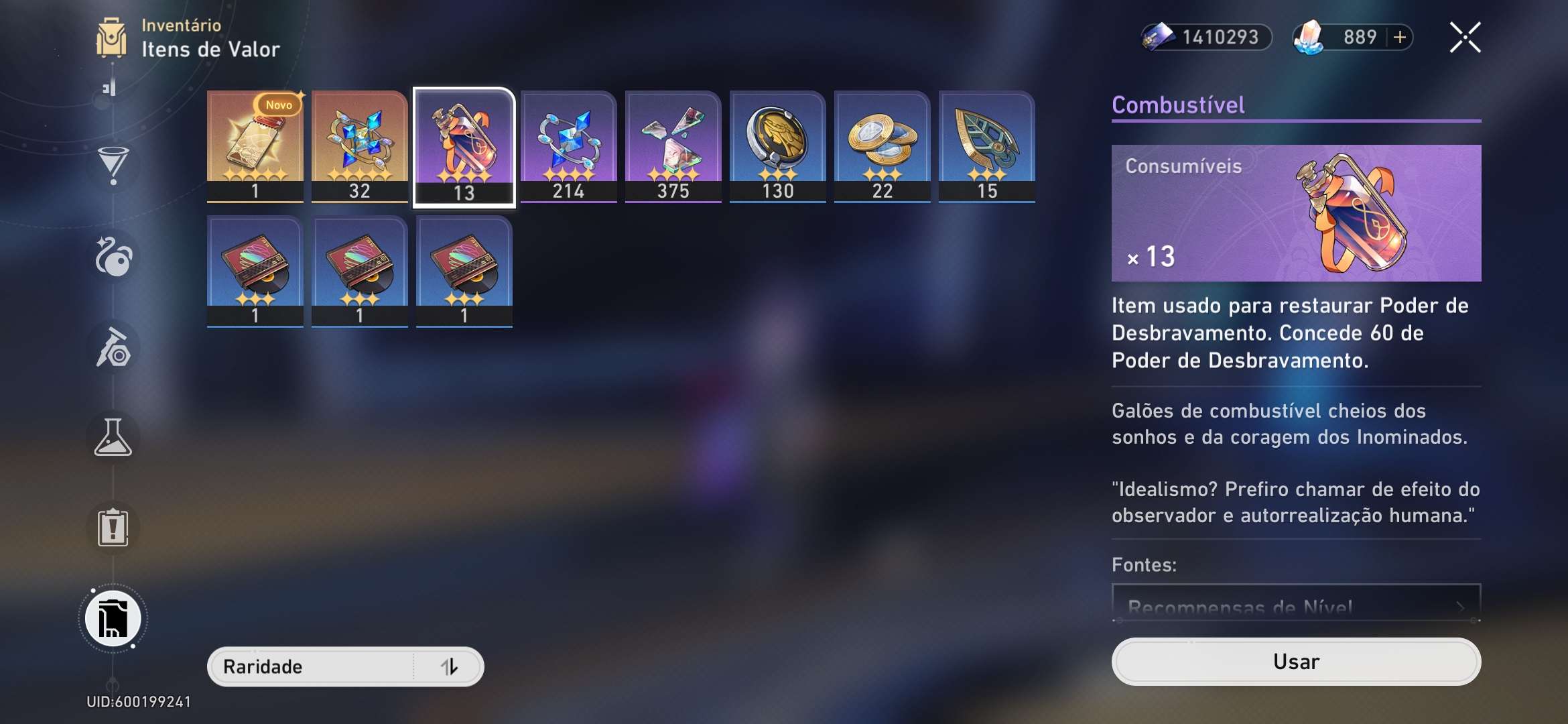The image size is (1568, 724).
Task: Switch to the funnel filter tab
Action: 113,164
